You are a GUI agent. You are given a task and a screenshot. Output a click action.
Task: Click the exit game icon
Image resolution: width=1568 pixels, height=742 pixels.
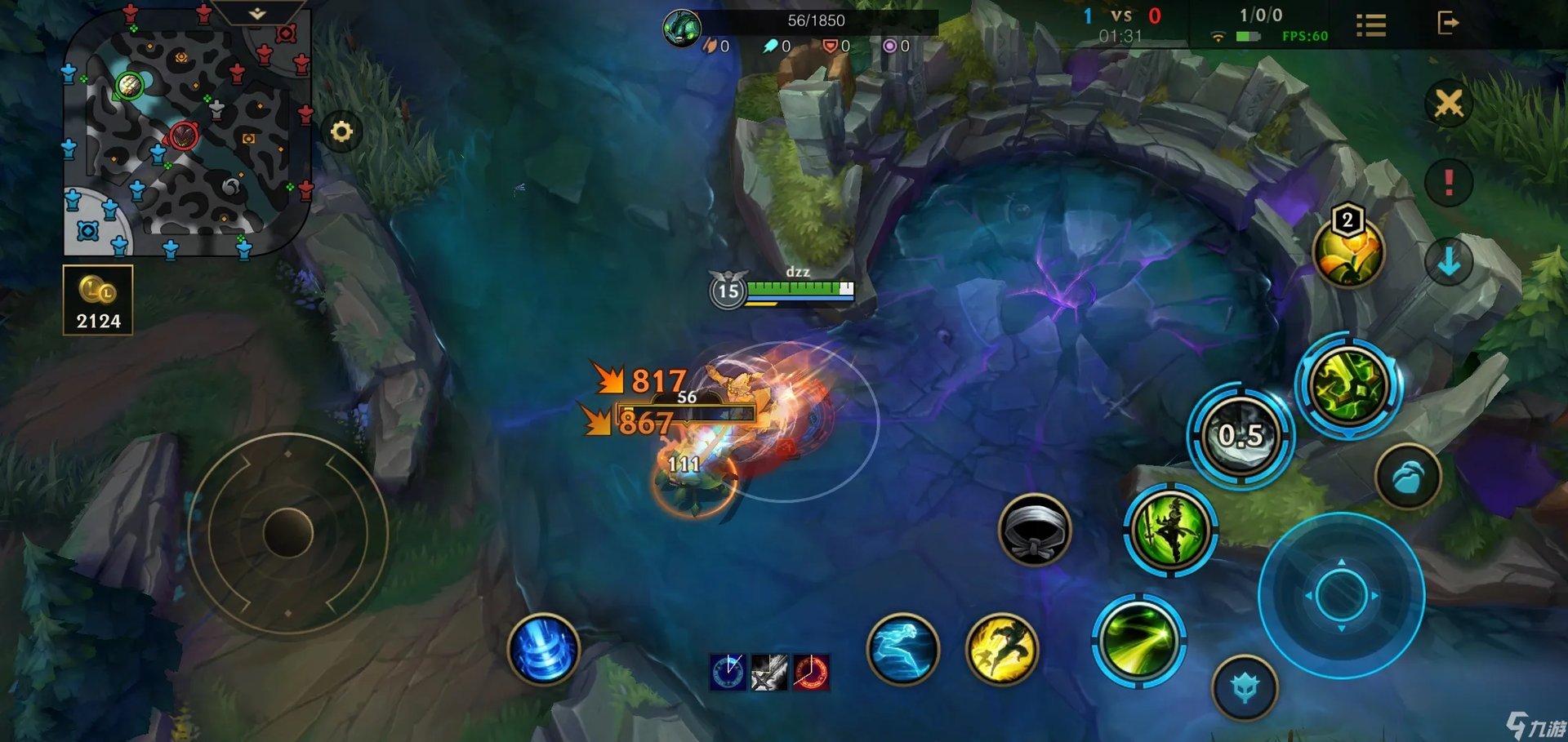(1447, 23)
